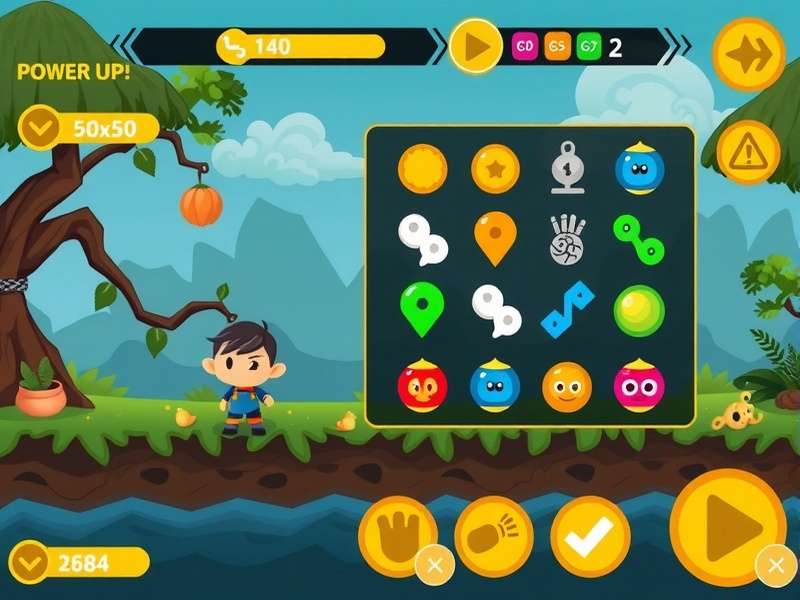Choose the blue zigzag item
The width and height of the screenshot is (800, 600).
click(x=567, y=310)
